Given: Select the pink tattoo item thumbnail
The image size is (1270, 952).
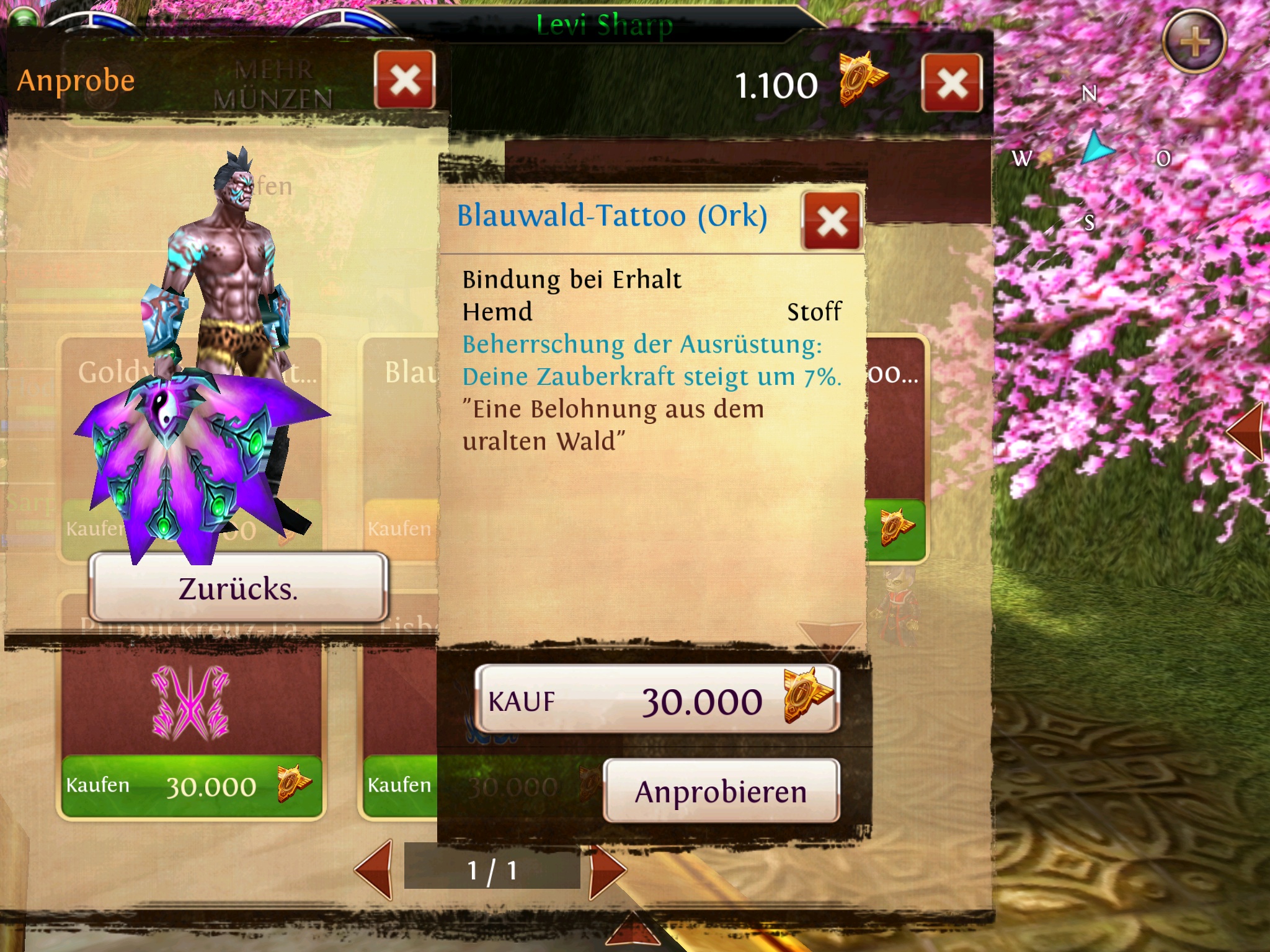Looking at the screenshot, I should coord(191,703).
